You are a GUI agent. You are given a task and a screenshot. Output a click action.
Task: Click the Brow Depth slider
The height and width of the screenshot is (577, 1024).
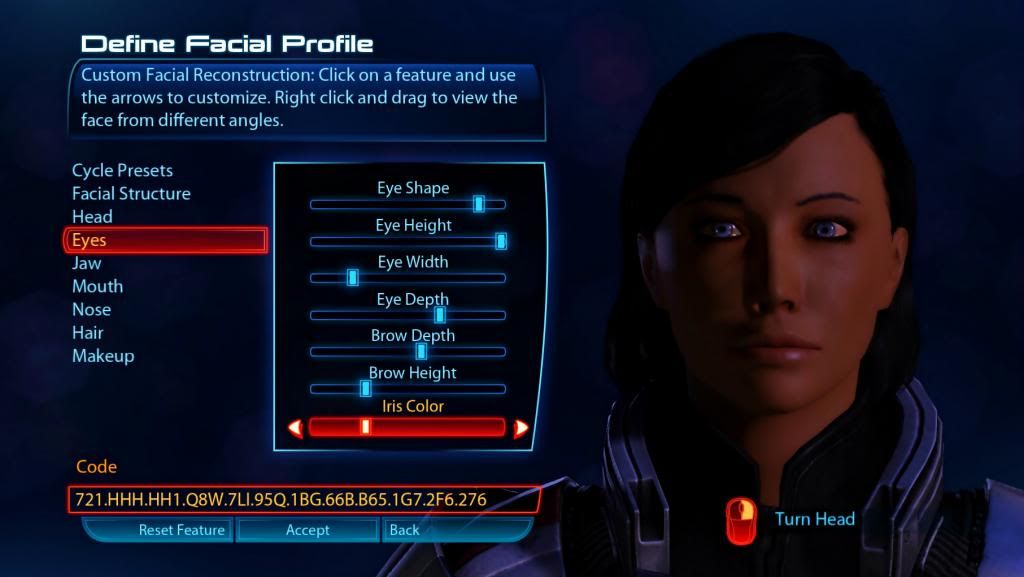pyautogui.click(x=408, y=352)
